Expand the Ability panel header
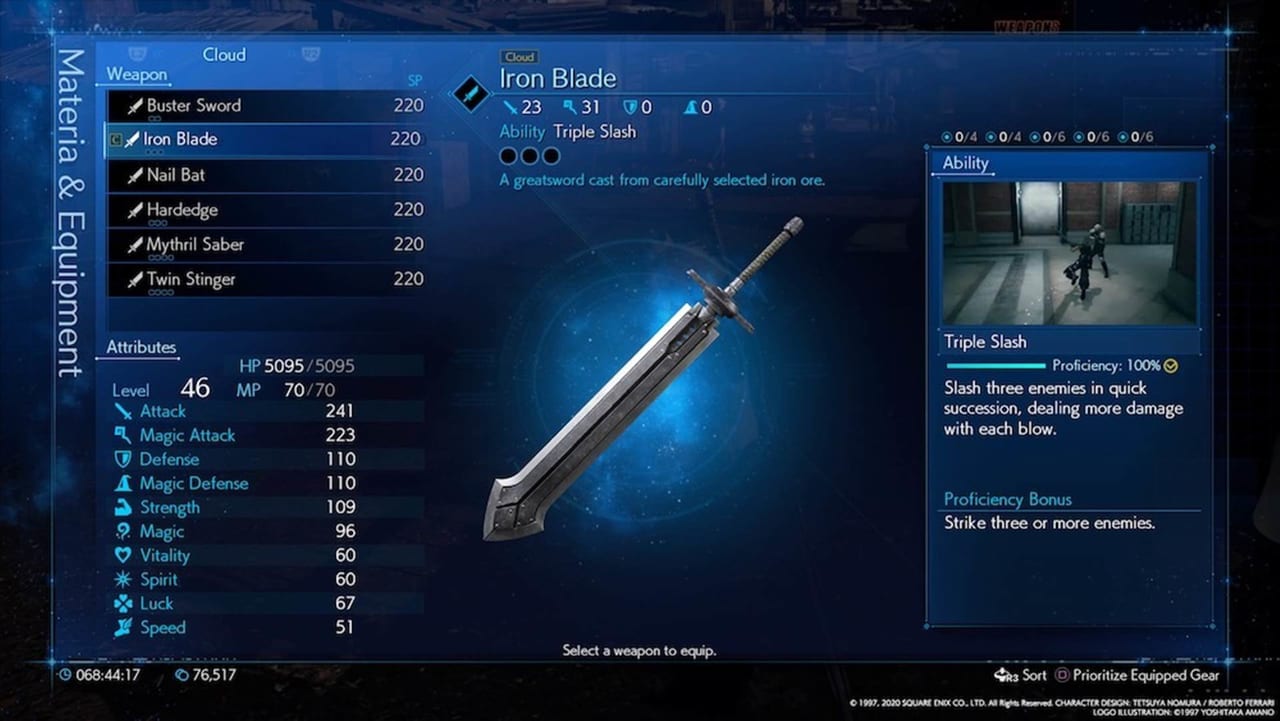The image size is (1280, 721). (964, 163)
